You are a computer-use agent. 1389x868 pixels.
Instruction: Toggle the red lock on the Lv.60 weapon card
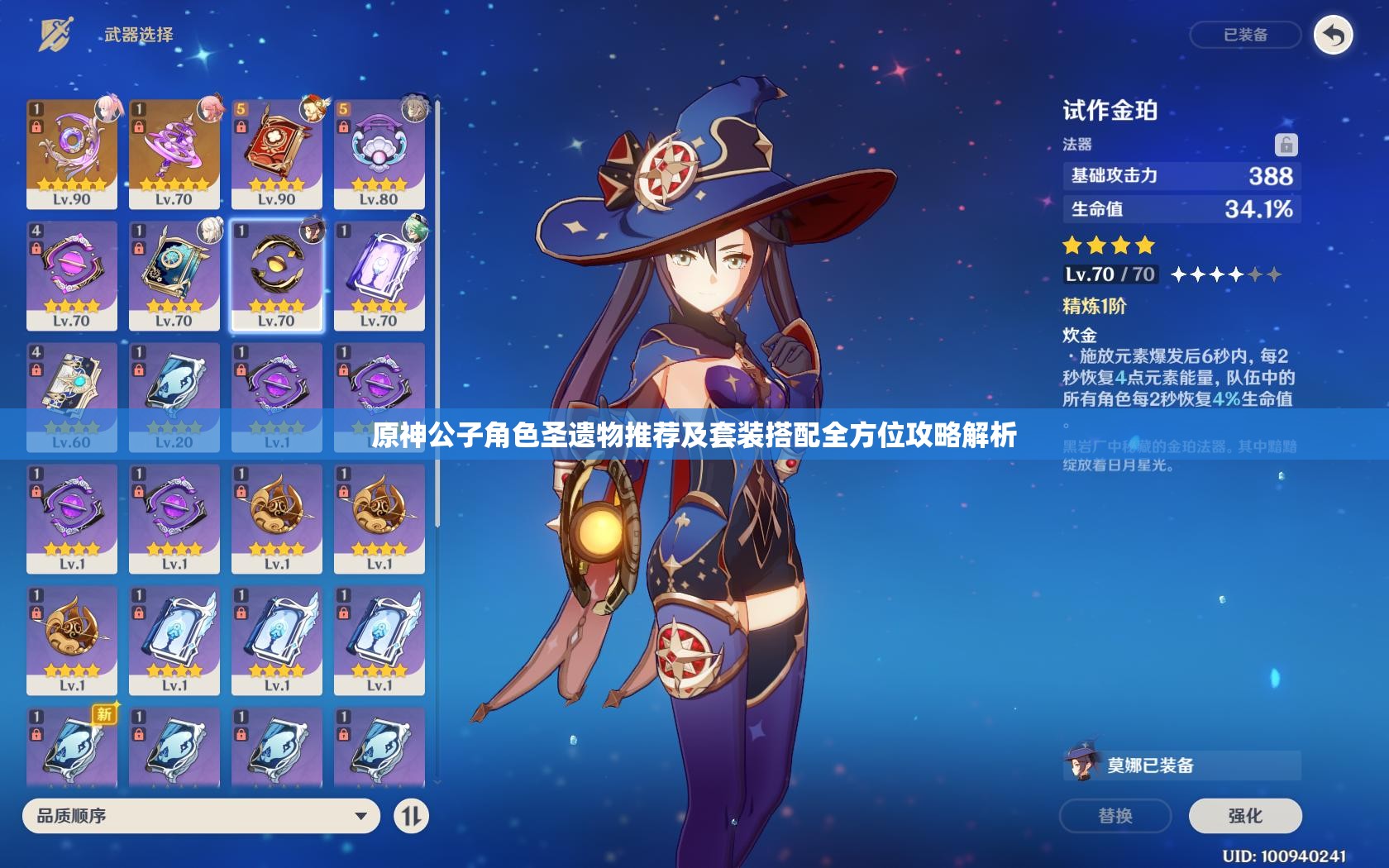point(37,368)
